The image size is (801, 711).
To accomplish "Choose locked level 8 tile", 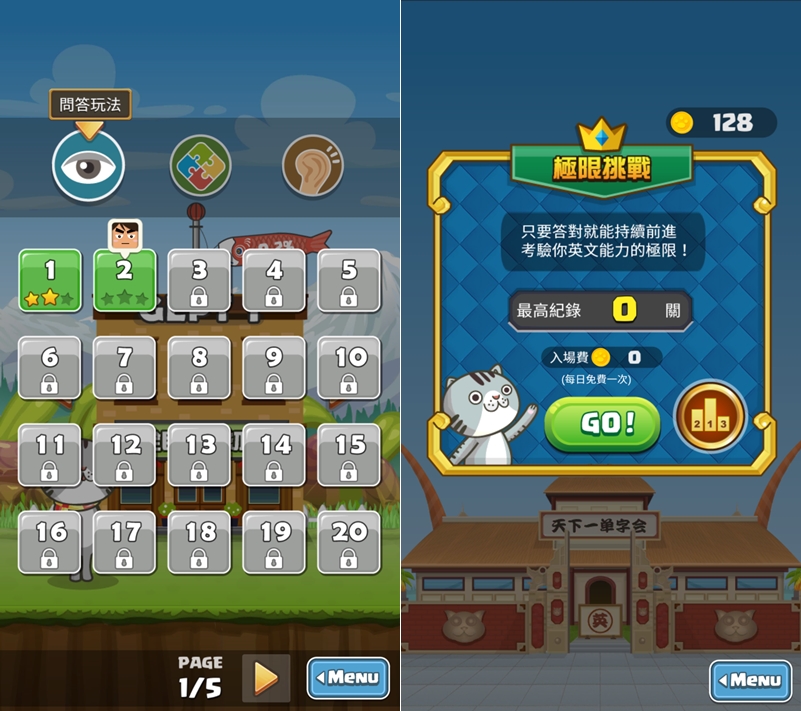I will [199, 367].
